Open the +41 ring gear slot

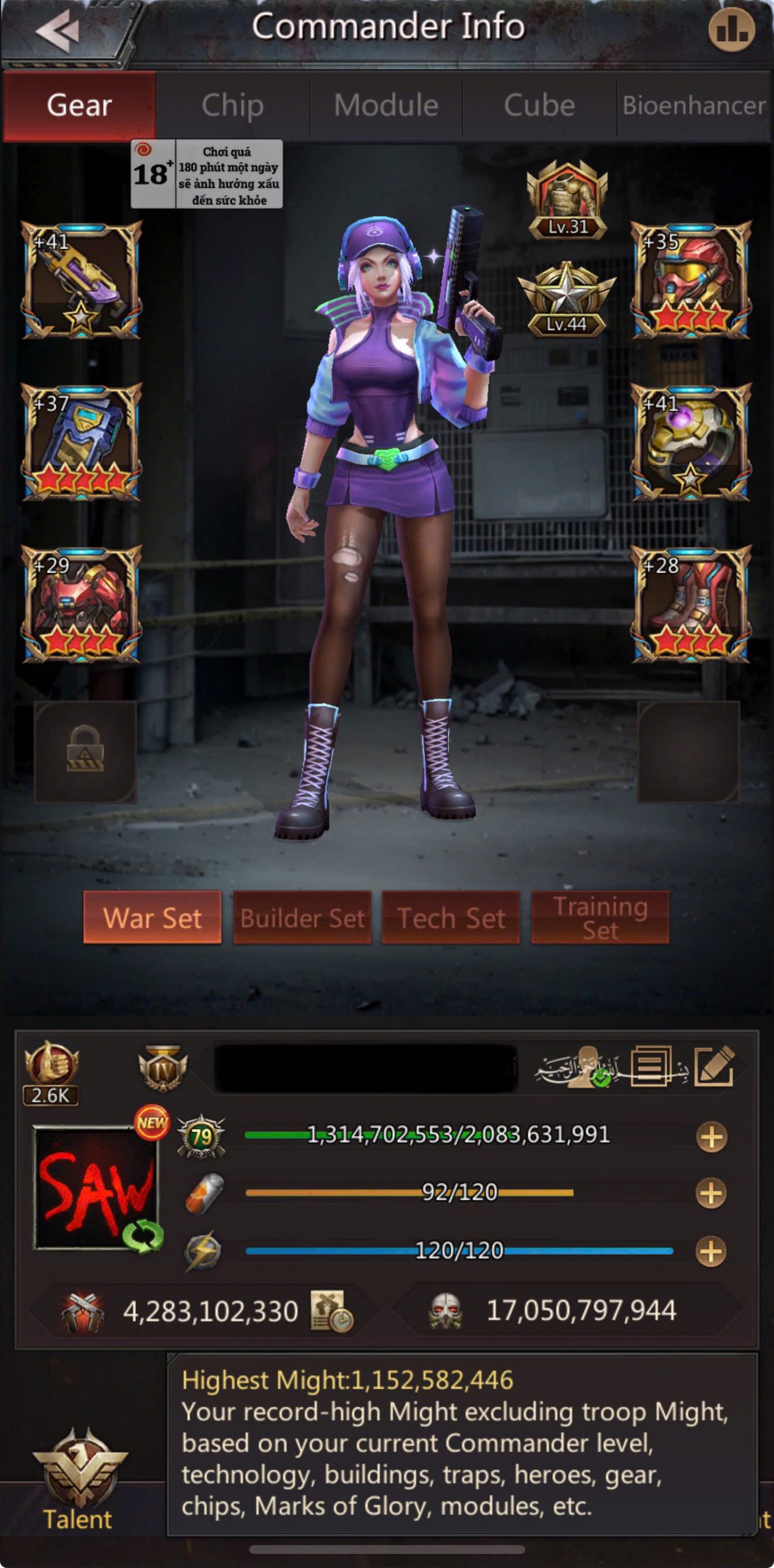coord(691,442)
